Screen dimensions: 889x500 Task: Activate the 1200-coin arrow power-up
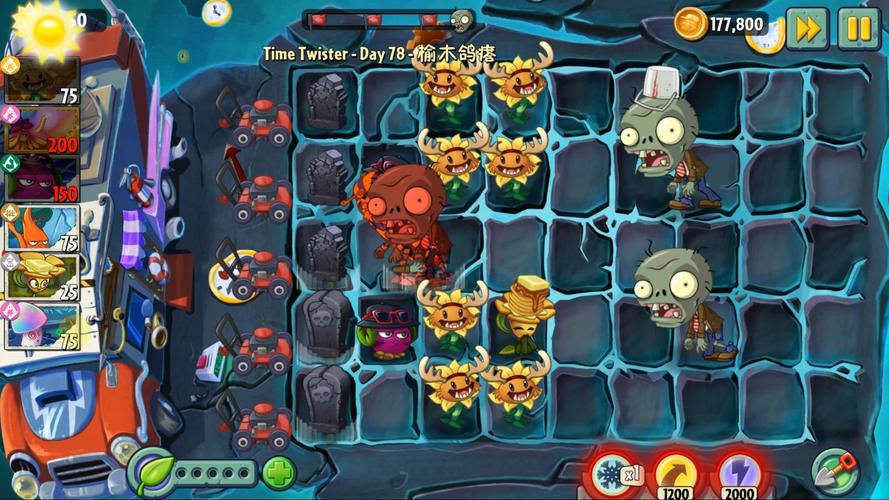pos(677,473)
